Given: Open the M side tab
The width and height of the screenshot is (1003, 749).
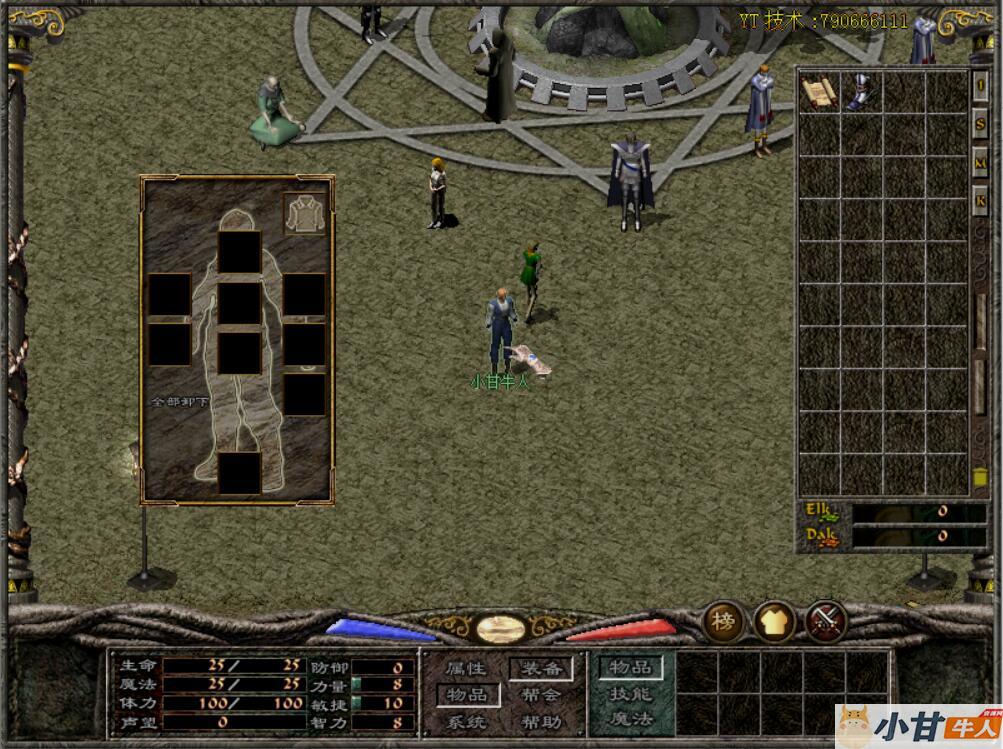Looking at the screenshot, I should pos(980,163).
